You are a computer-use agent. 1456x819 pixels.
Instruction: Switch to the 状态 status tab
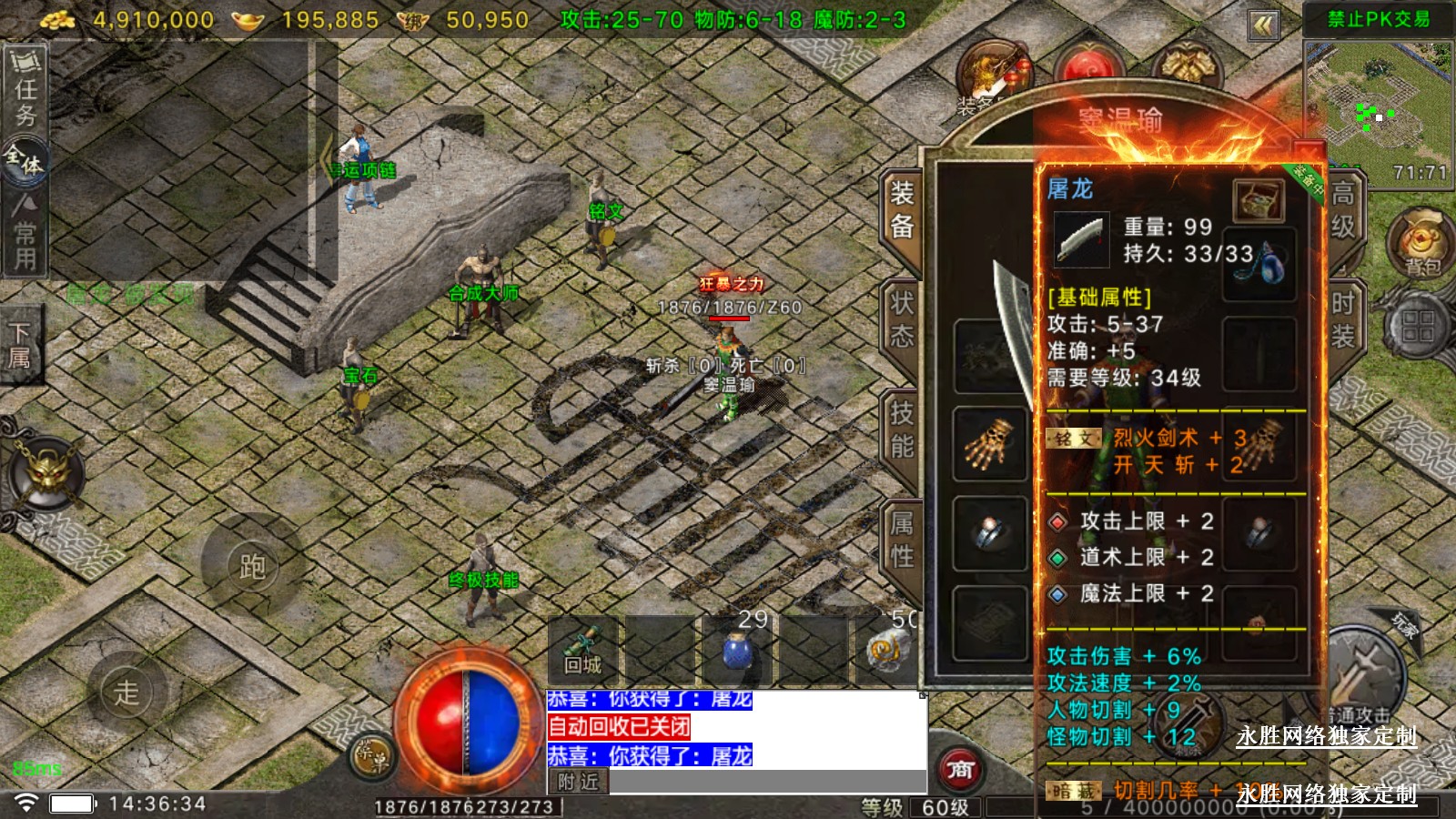point(902,318)
